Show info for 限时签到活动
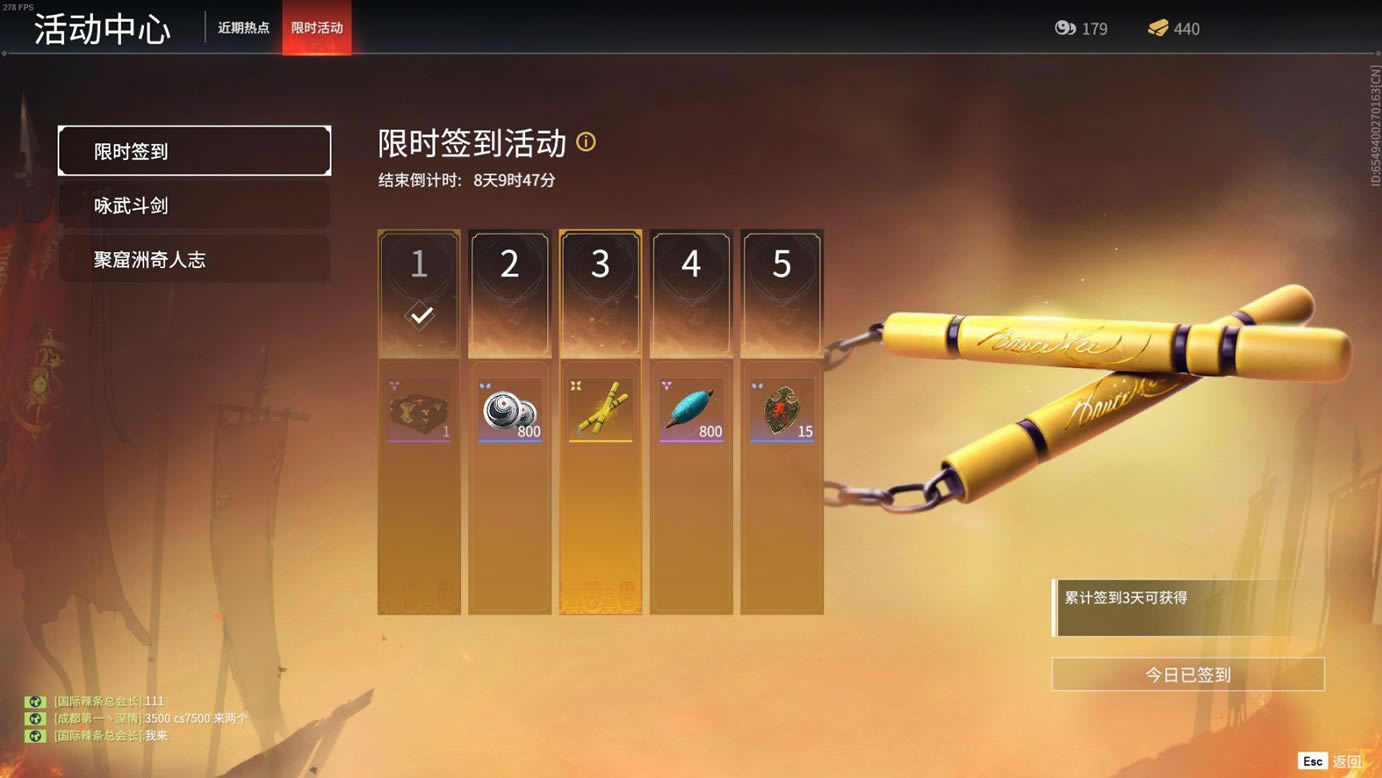1382x778 pixels. 586,142
